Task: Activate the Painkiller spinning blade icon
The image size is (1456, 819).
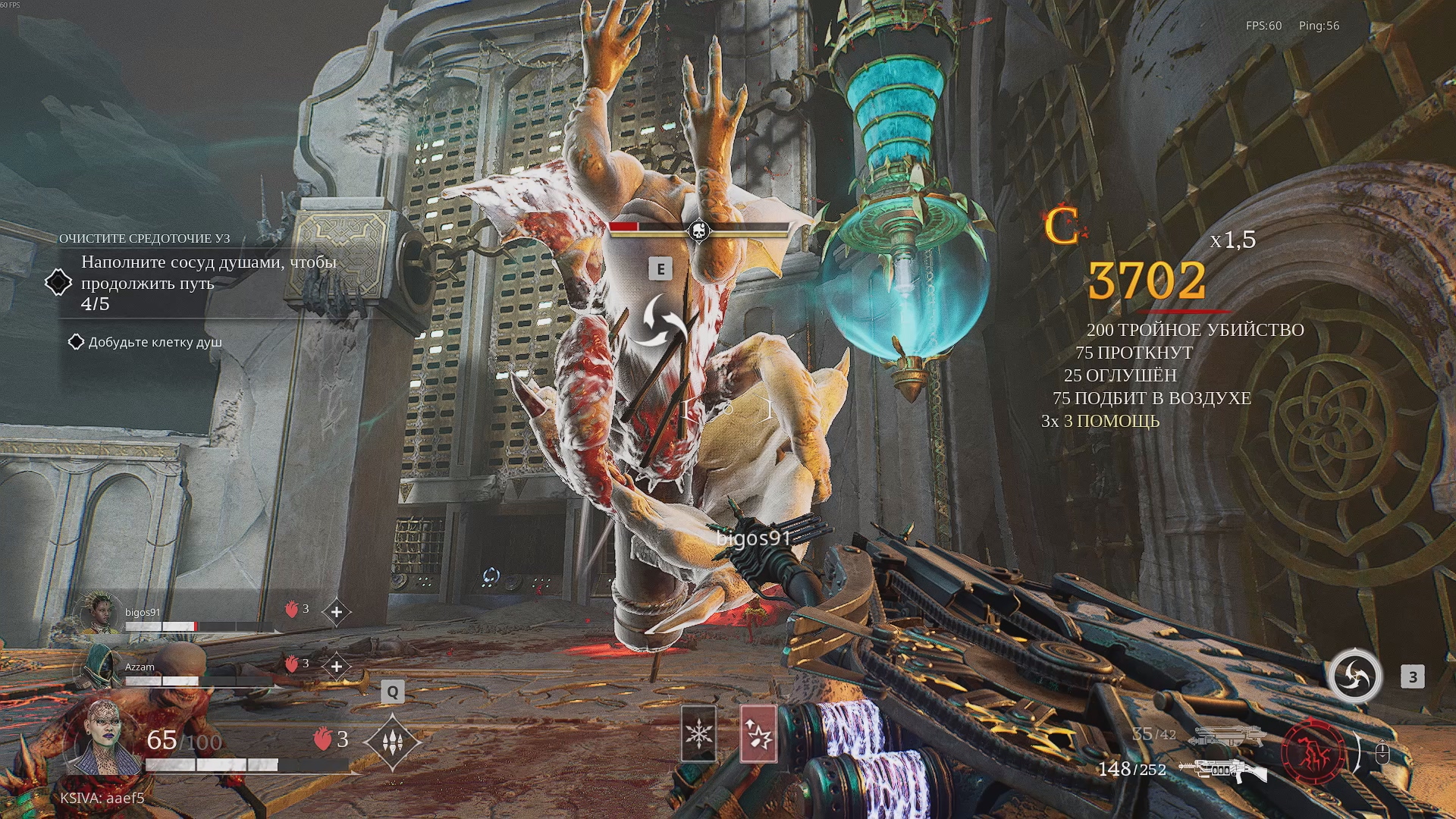Action: coord(1354,676)
